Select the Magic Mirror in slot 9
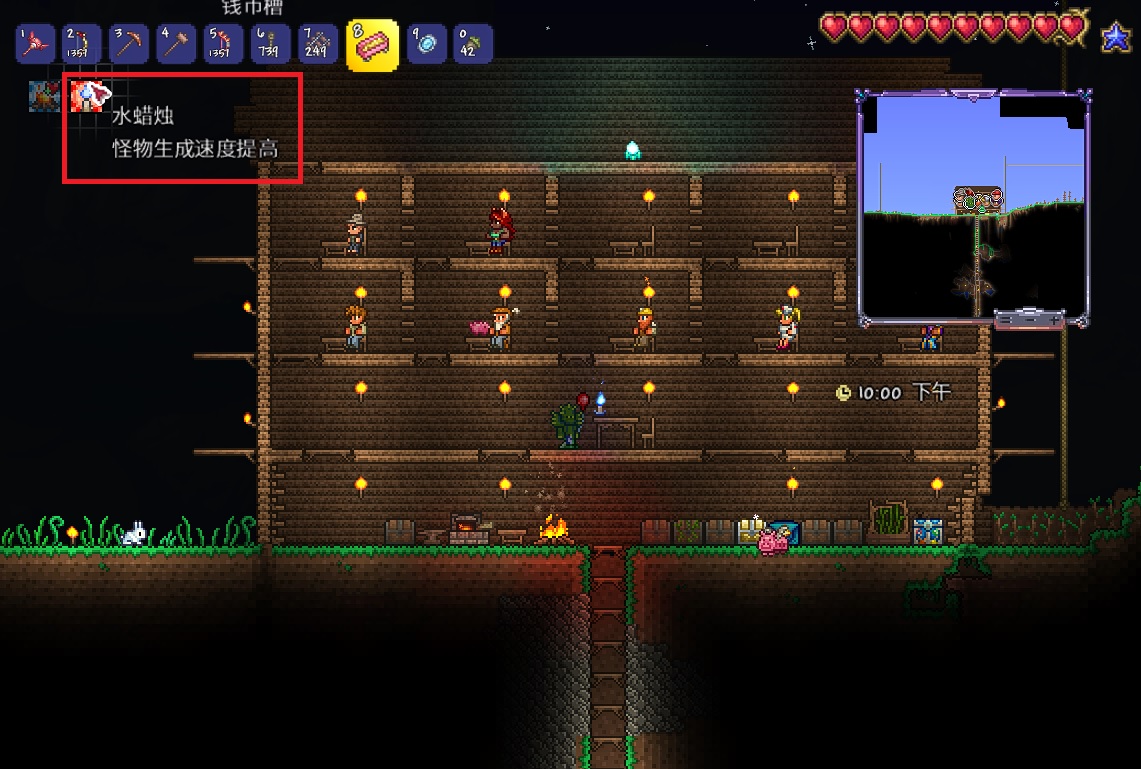This screenshot has width=1141, height=769. 427,44
